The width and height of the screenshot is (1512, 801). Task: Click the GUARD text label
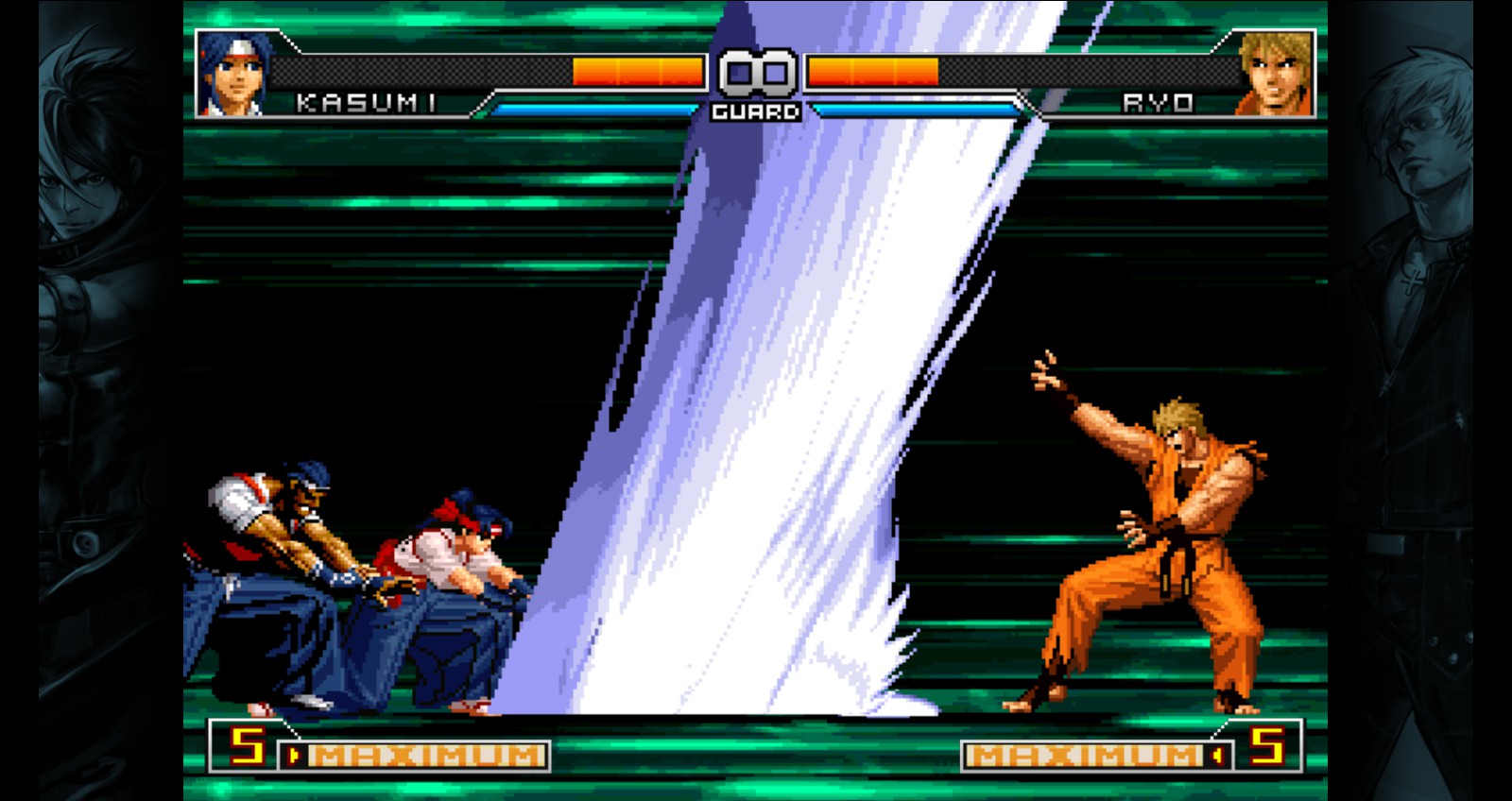[x=756, y=111]
